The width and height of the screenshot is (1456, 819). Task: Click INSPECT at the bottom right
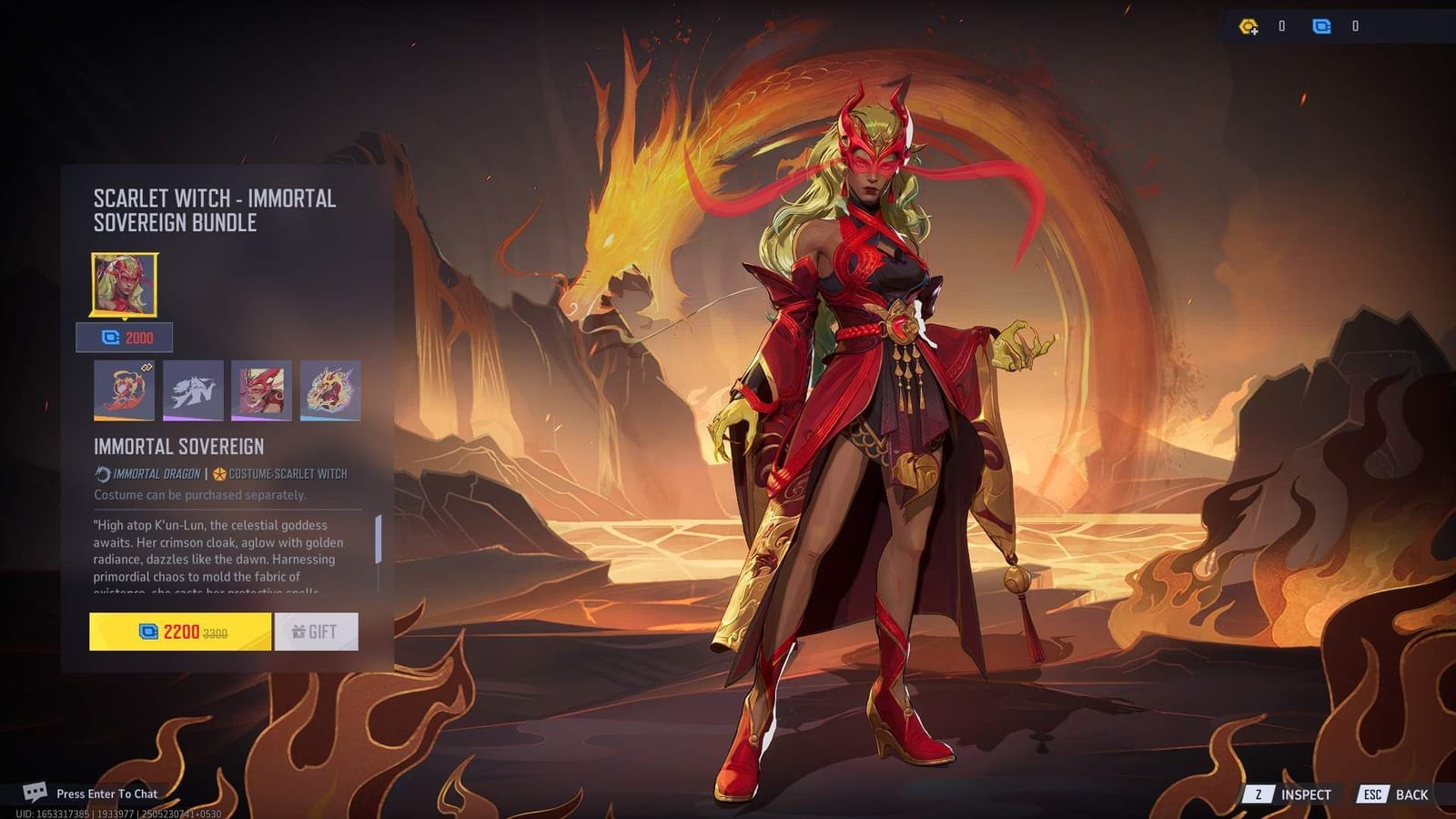(x=1308, y=794)
